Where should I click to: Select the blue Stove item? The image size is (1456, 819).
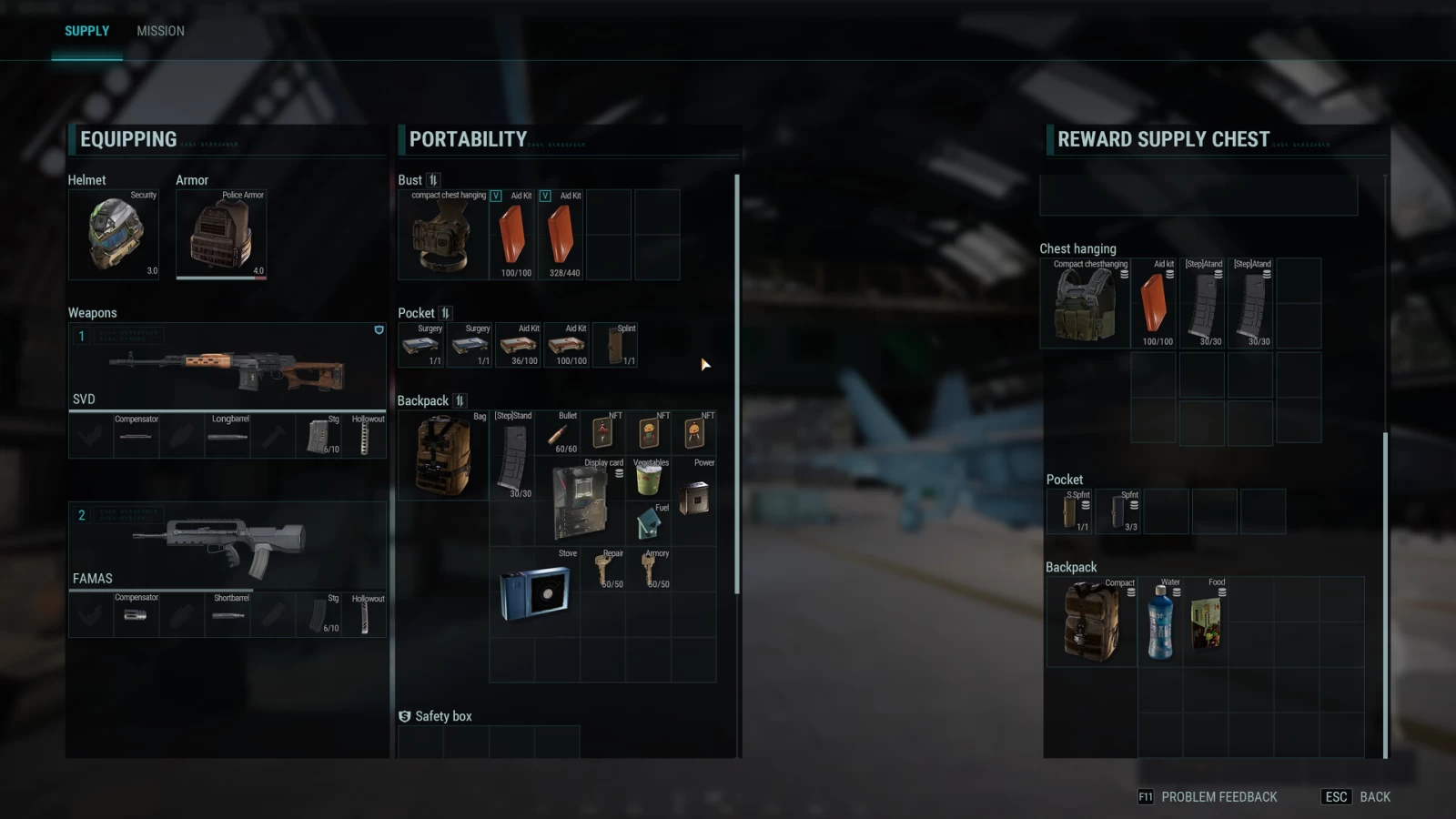click(534, 591)
